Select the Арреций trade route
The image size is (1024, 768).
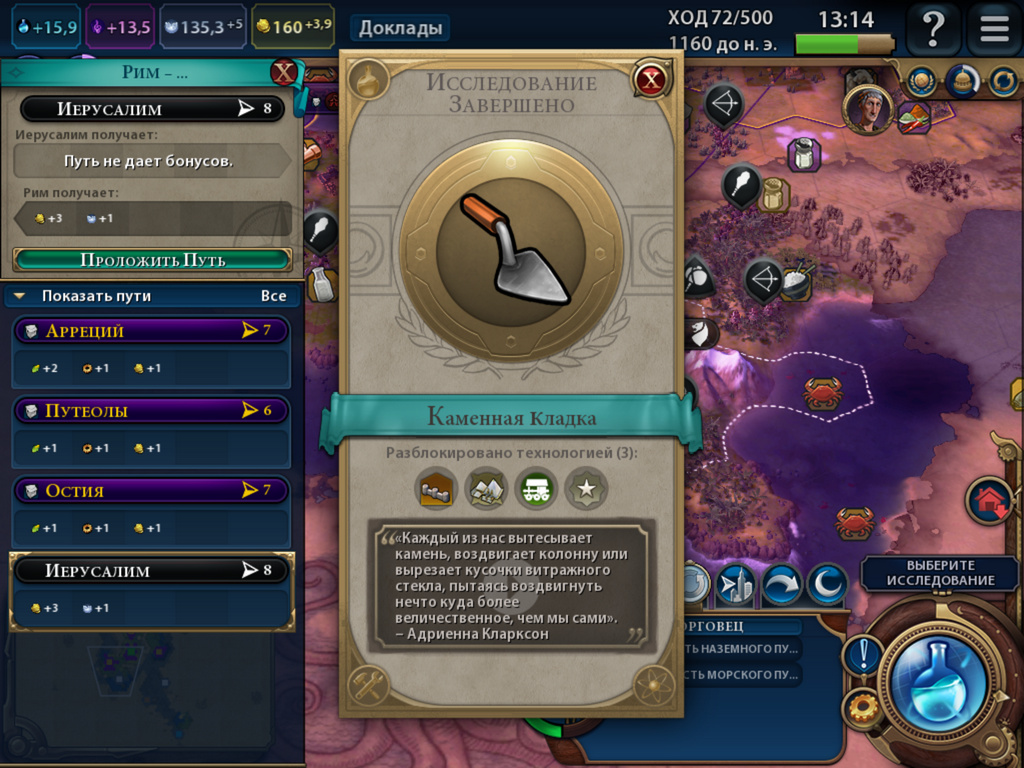click(150, 331)
